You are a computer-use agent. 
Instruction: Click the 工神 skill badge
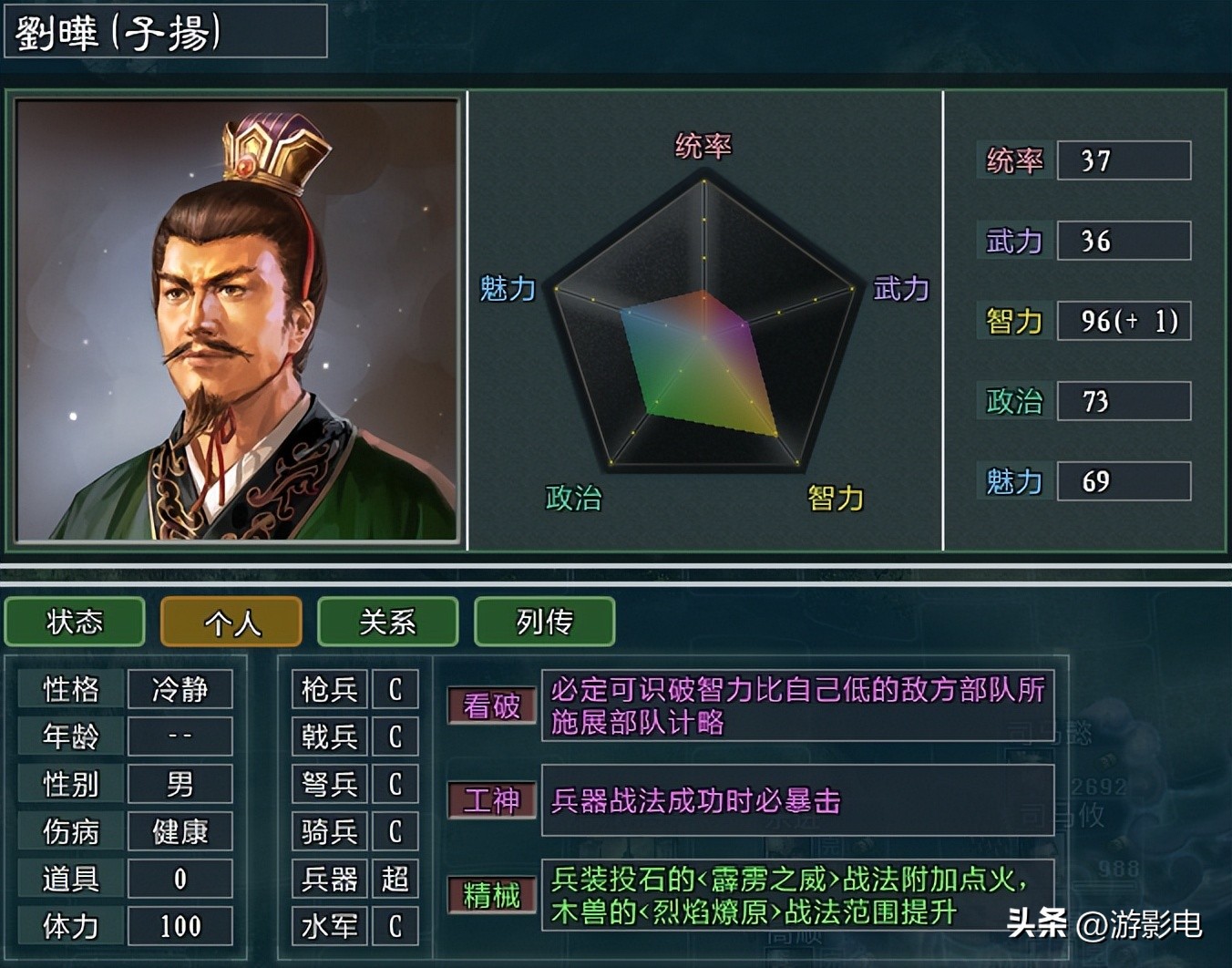coord(491,802)
